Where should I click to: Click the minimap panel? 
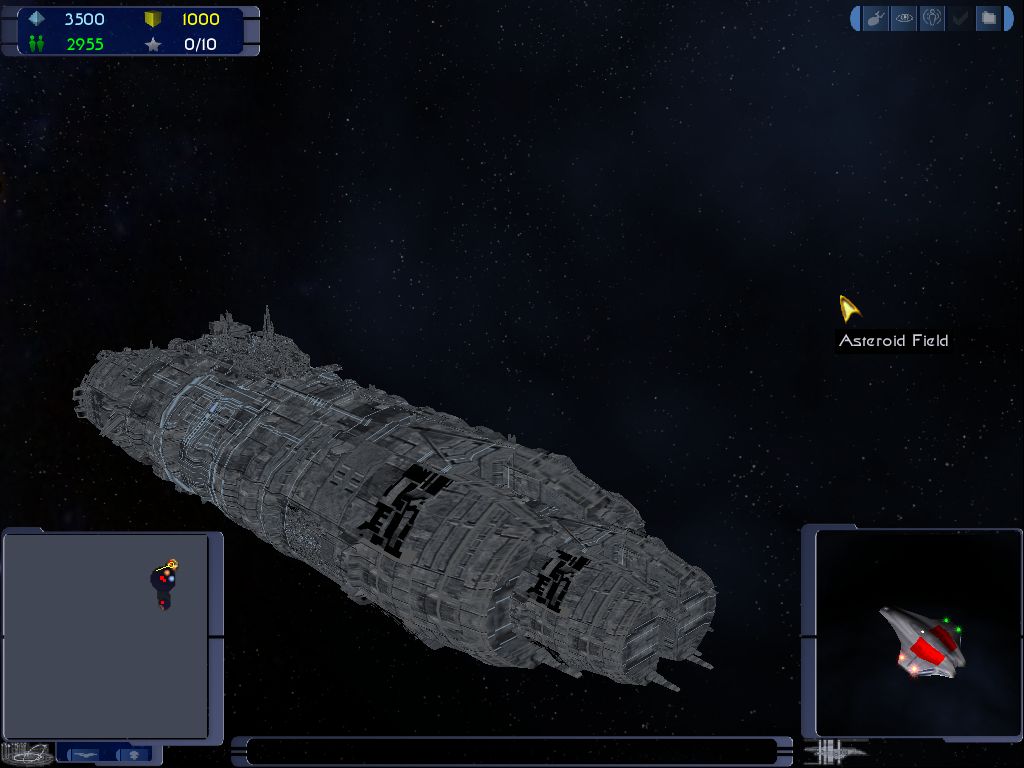click(106, 636)
